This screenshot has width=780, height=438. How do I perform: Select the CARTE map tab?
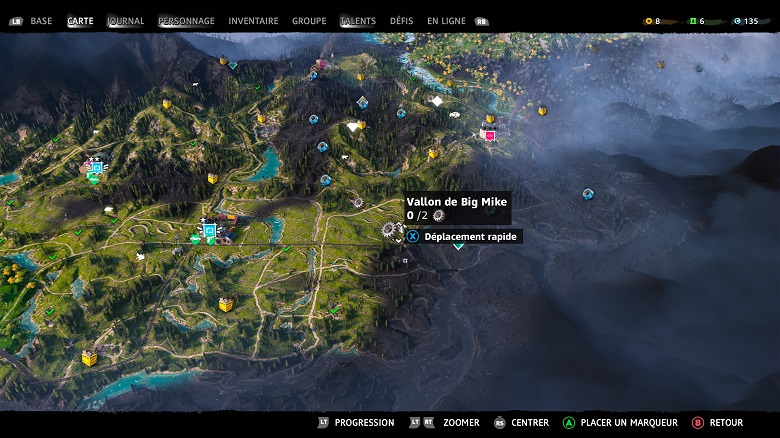(80, 21)
